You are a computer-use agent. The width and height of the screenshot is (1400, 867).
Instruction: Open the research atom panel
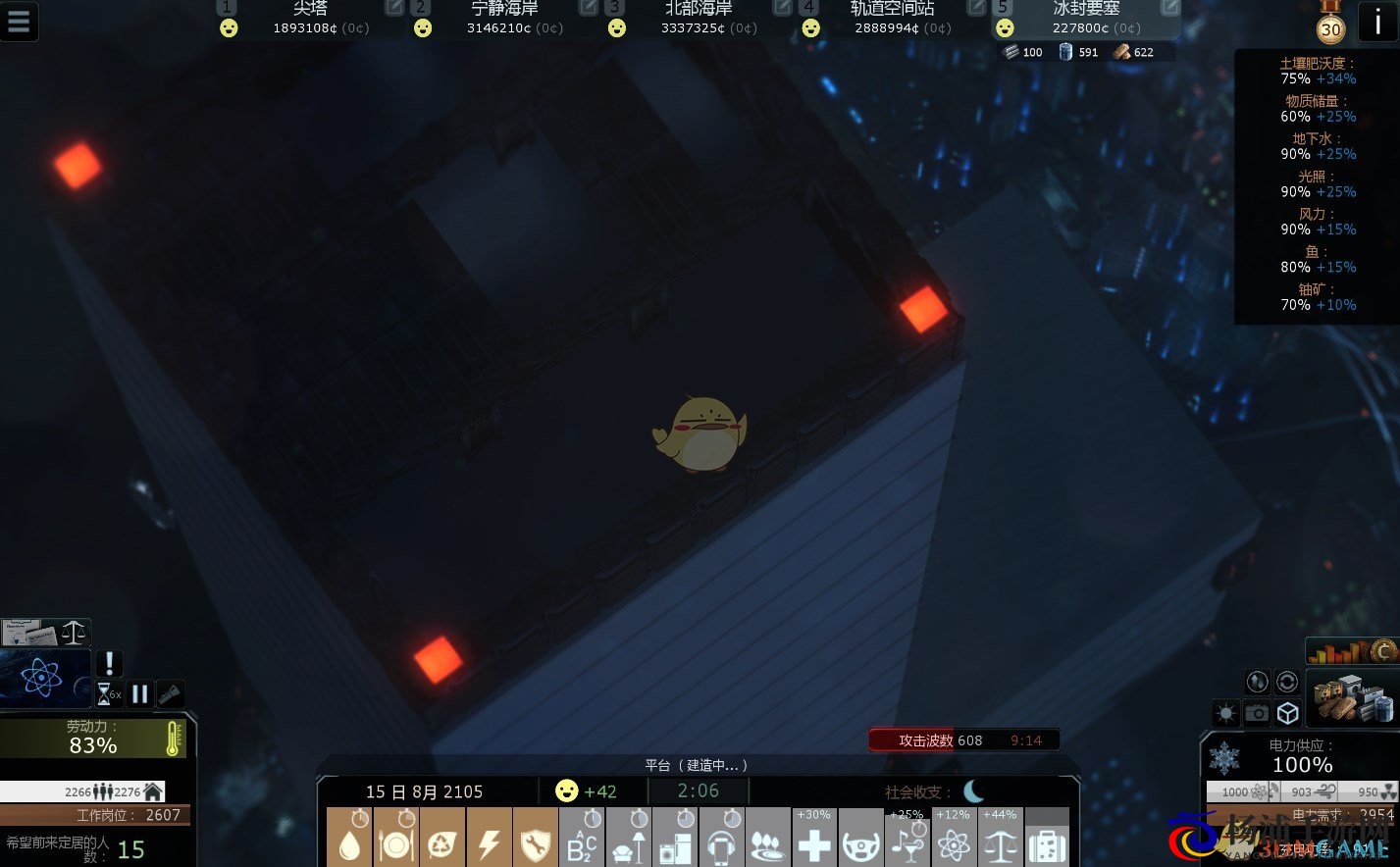[41, 678]
